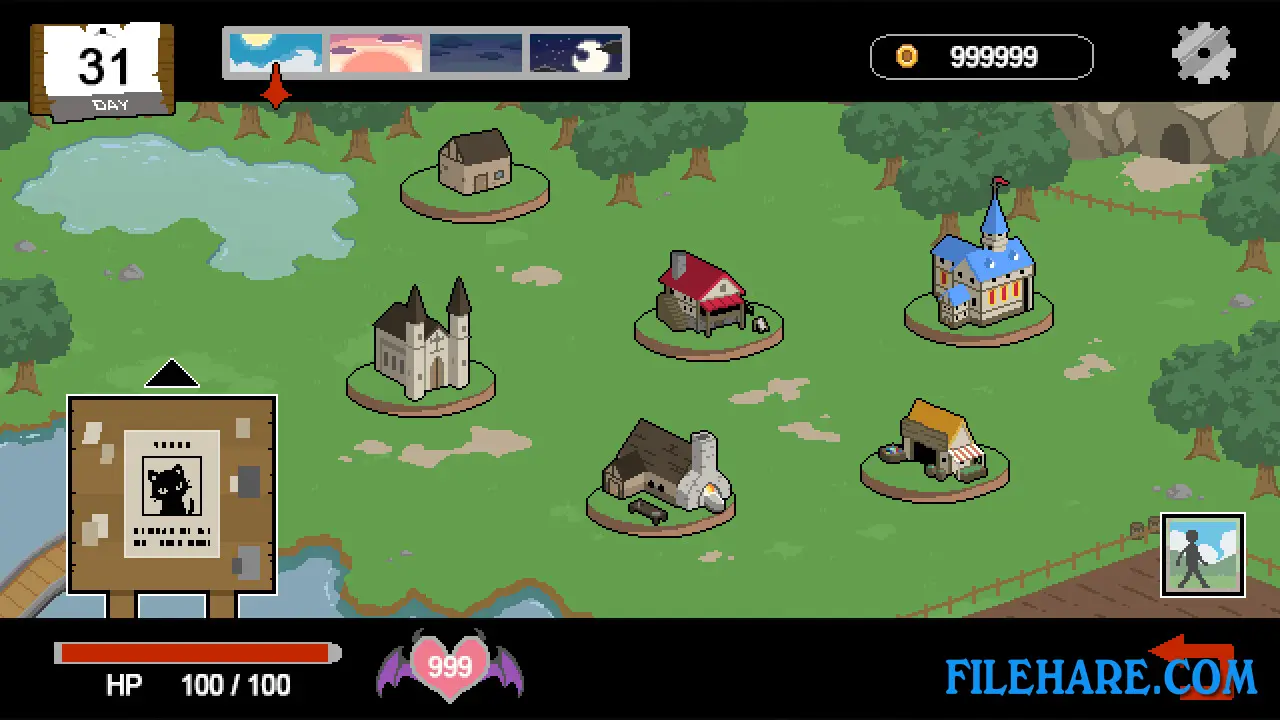Viewport: 1280px width, 720px height.
Task: Click the black cat wanted poster
Action: [x=170, y=490]
